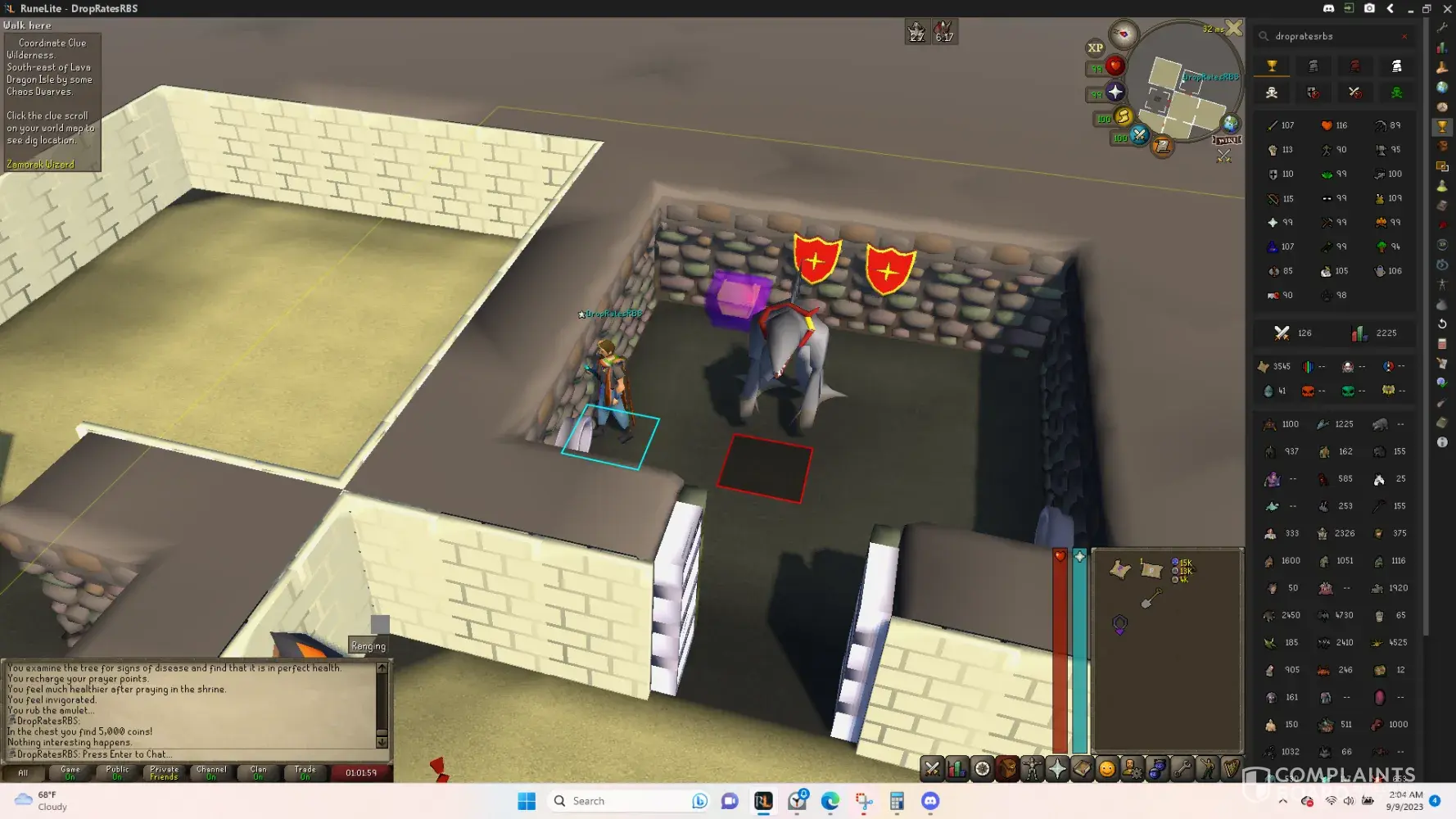
Task: Open the Combat Options tab
Action: 932,768
